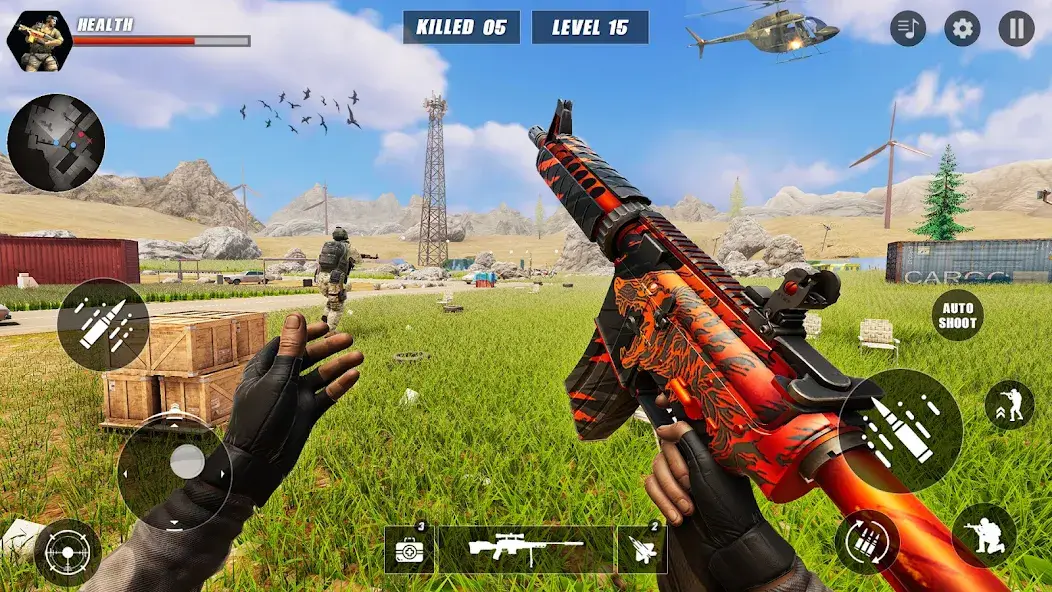
Task: Tap the movement joystick knob
Action: pos(187,461)
